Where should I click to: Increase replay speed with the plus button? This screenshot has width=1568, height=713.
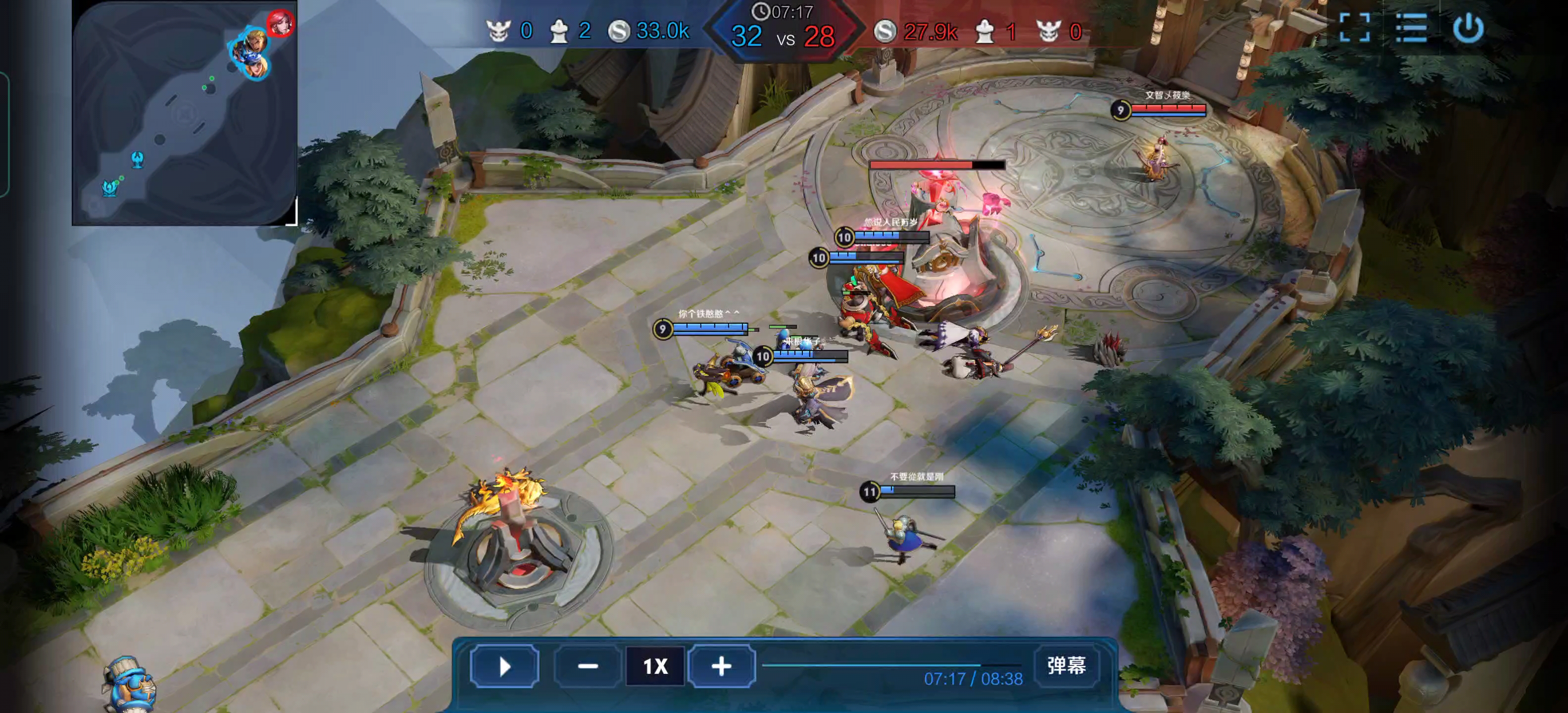point(721,666)
